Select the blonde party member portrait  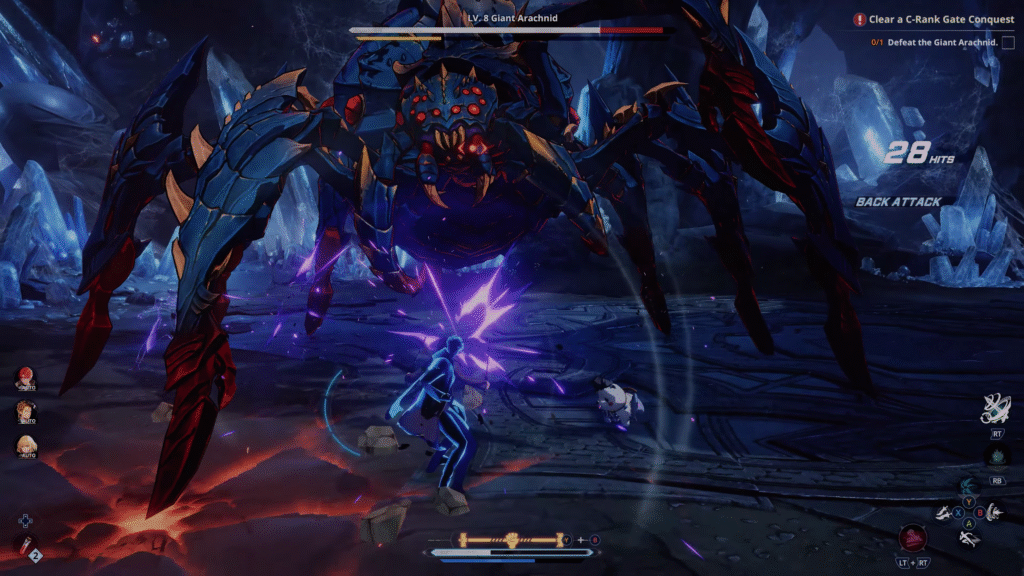coord(25,446)
